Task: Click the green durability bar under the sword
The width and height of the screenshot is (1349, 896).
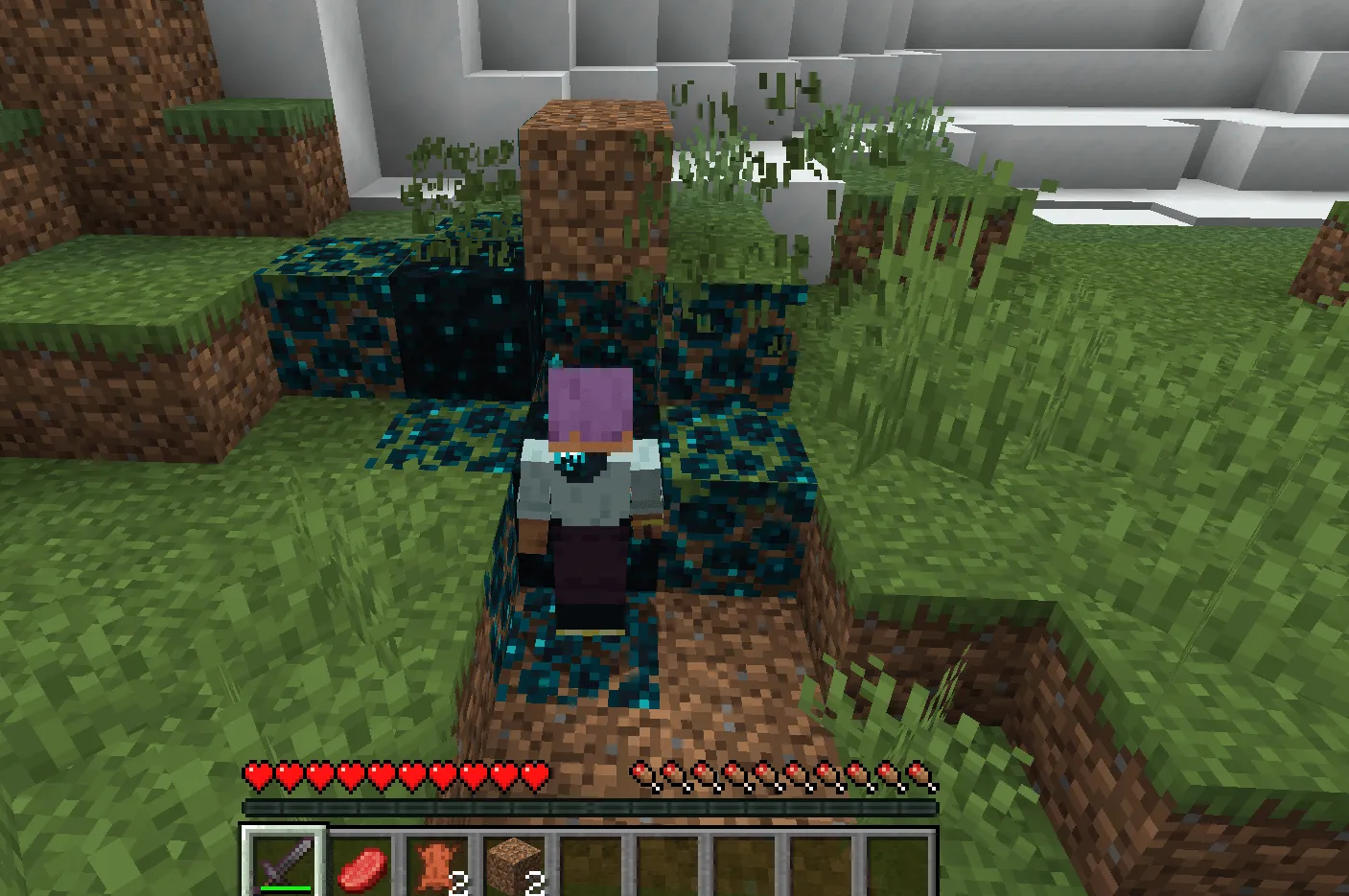Action: 284,886
